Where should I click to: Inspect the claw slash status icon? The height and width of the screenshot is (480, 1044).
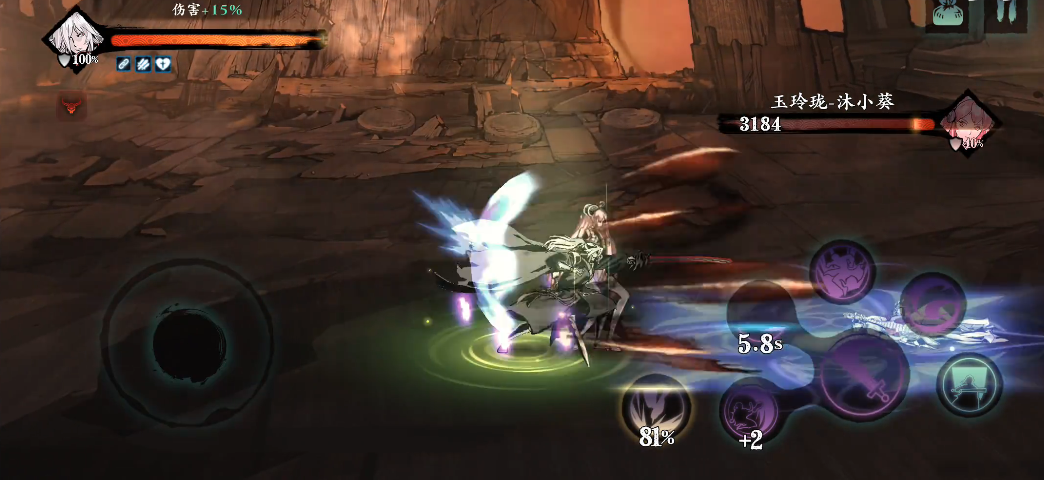coord(143,64)
